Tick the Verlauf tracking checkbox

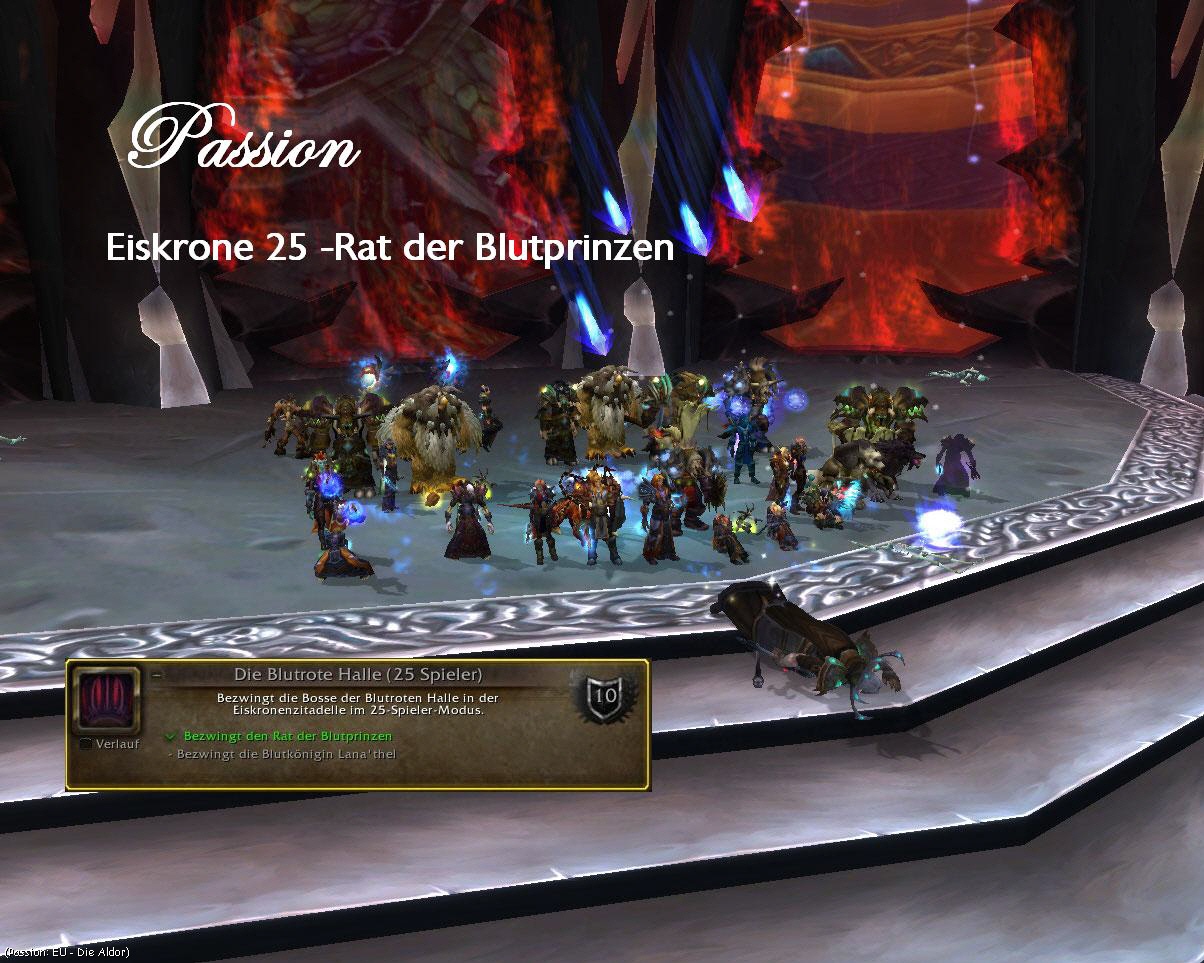point(86,744)
